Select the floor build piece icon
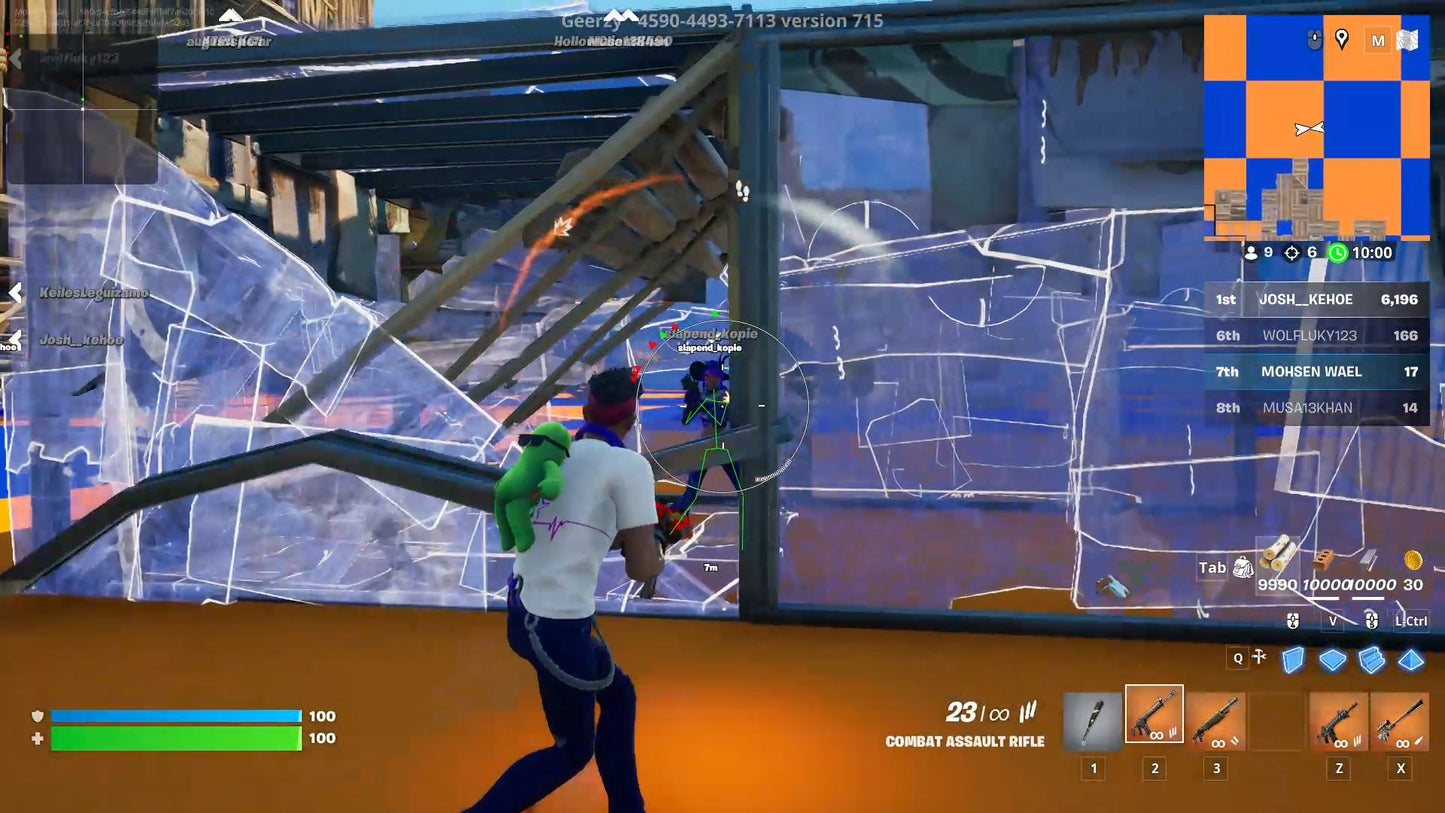Viewport: 1445px width, 813px height. [x=1332, y=659]
